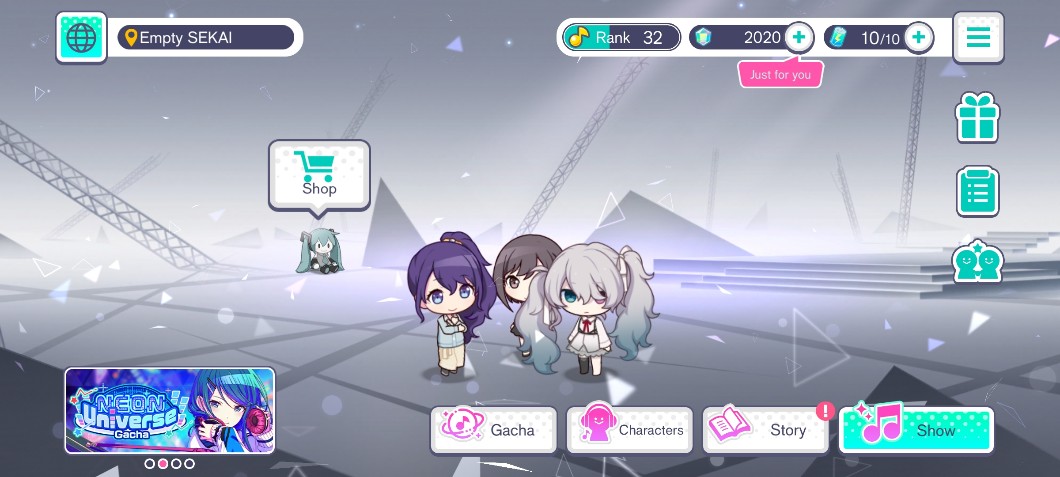Refill live bonus with its plus button
This screenshot has width=1060, height=477.
(918, 38)
